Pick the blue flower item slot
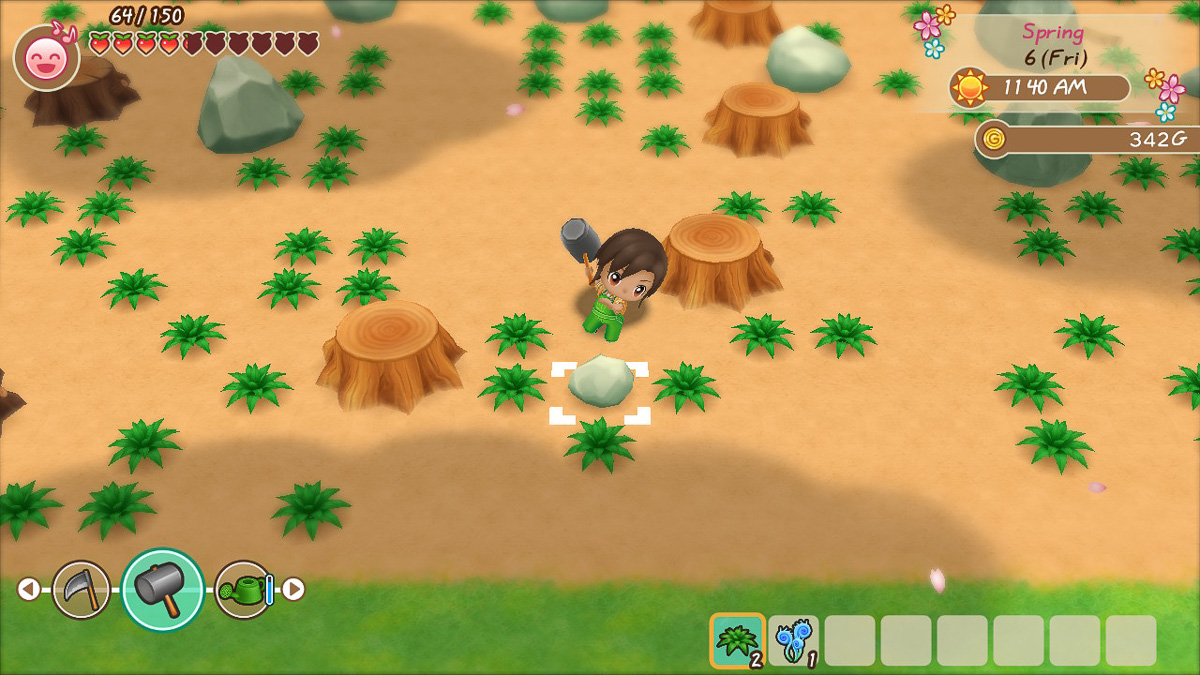 point(794,640)
